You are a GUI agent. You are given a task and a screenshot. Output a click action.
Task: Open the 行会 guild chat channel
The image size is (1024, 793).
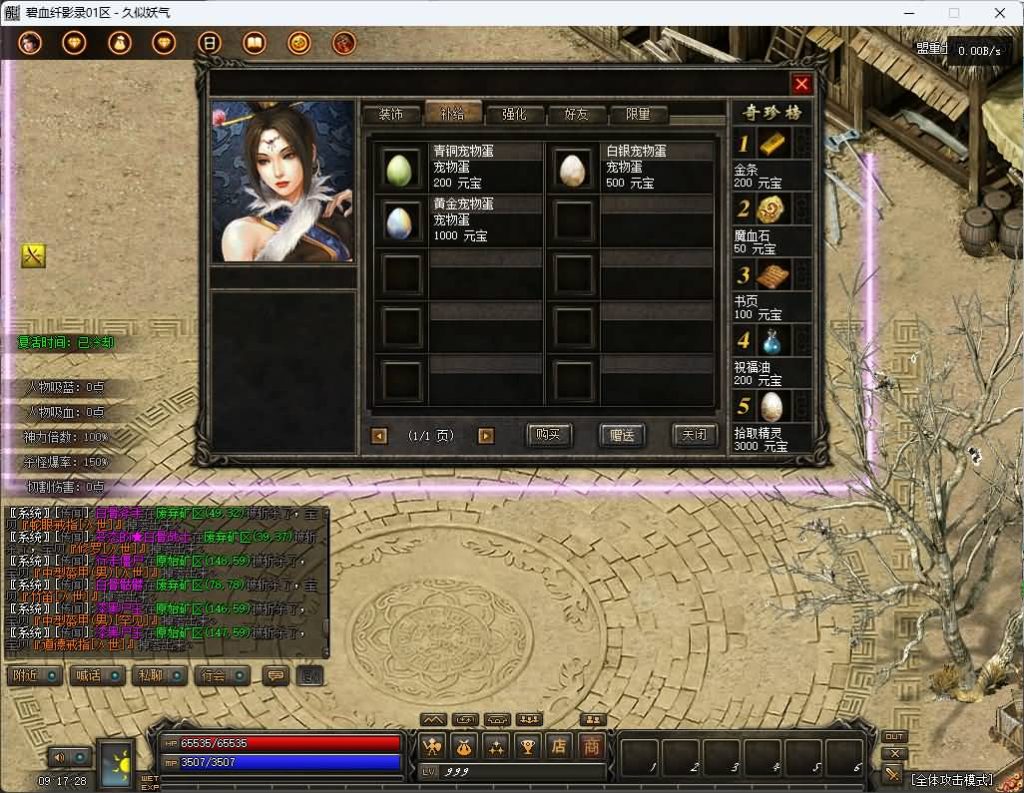222,675
